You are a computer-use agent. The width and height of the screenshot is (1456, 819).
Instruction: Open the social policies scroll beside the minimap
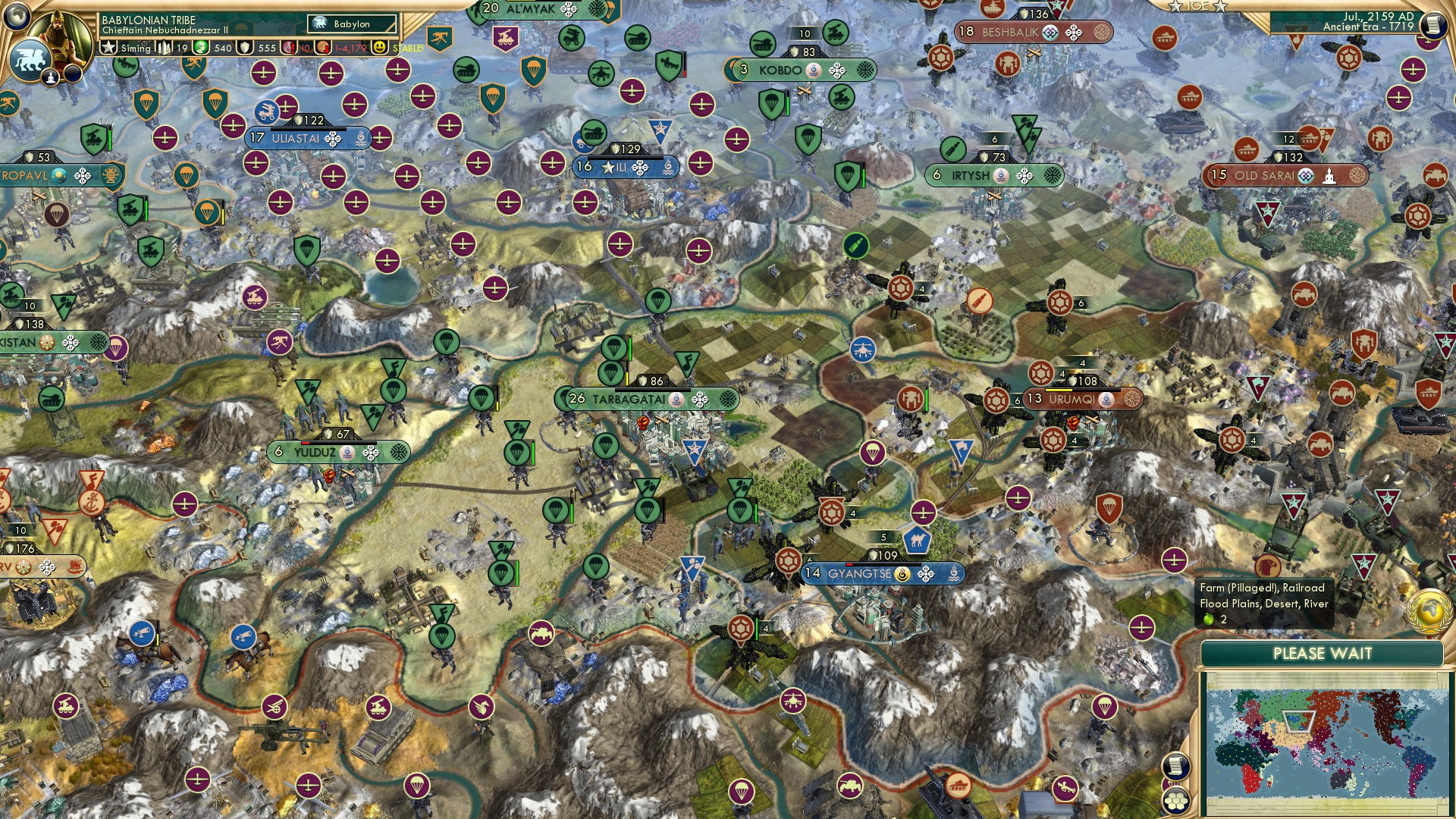[1177, 766]
